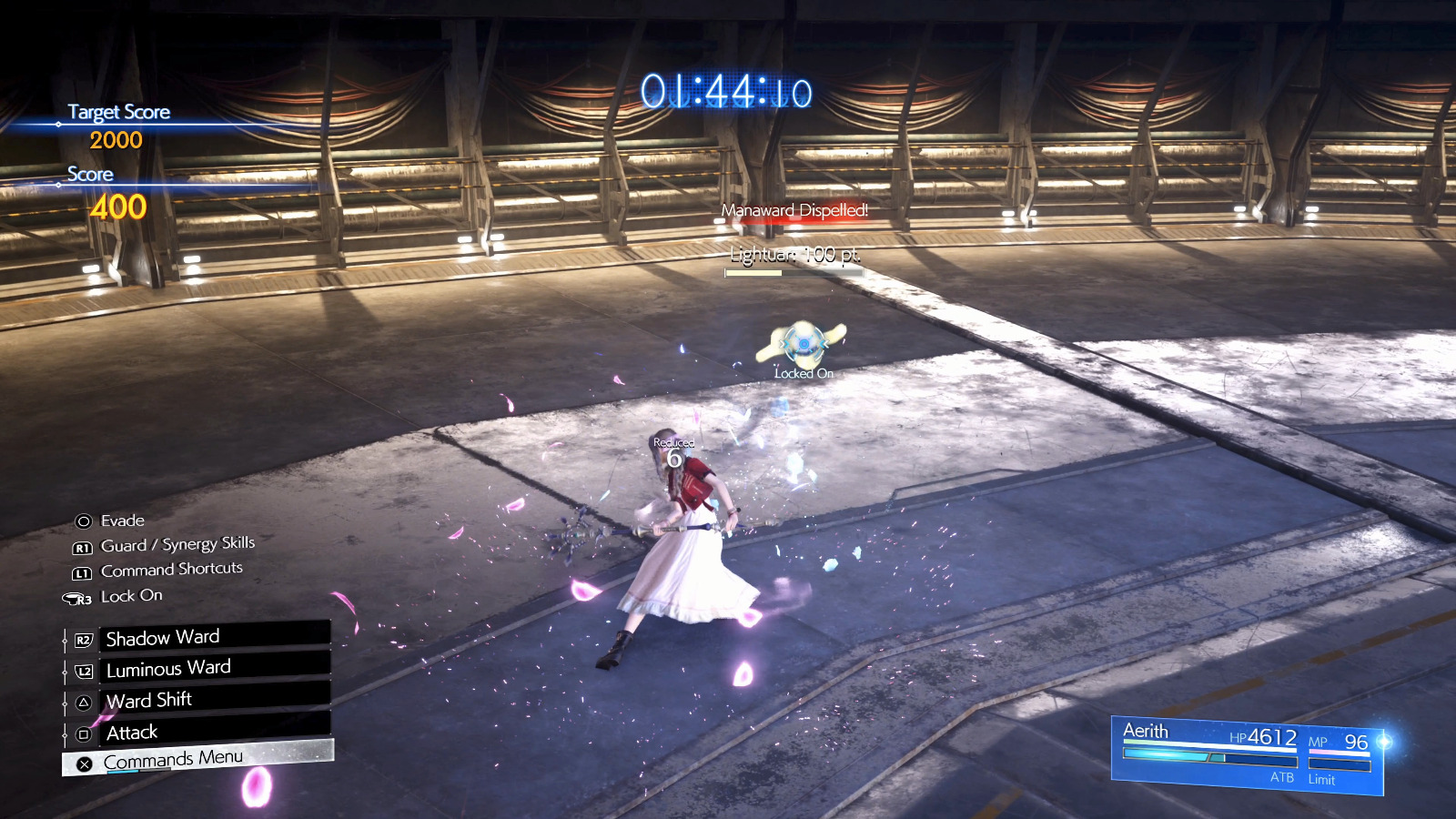Open the Commands Menu
The image size is (1456, 819).
point(198,759)
